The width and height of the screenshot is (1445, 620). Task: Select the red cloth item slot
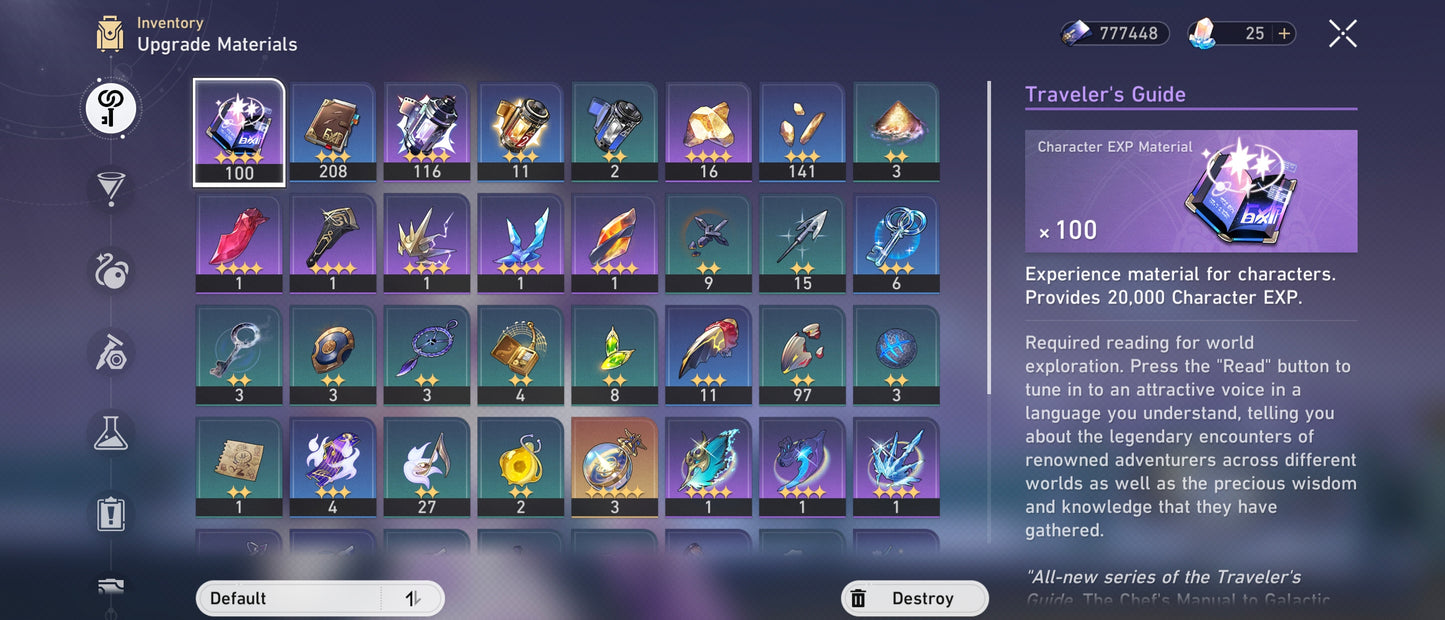[239, 243]
